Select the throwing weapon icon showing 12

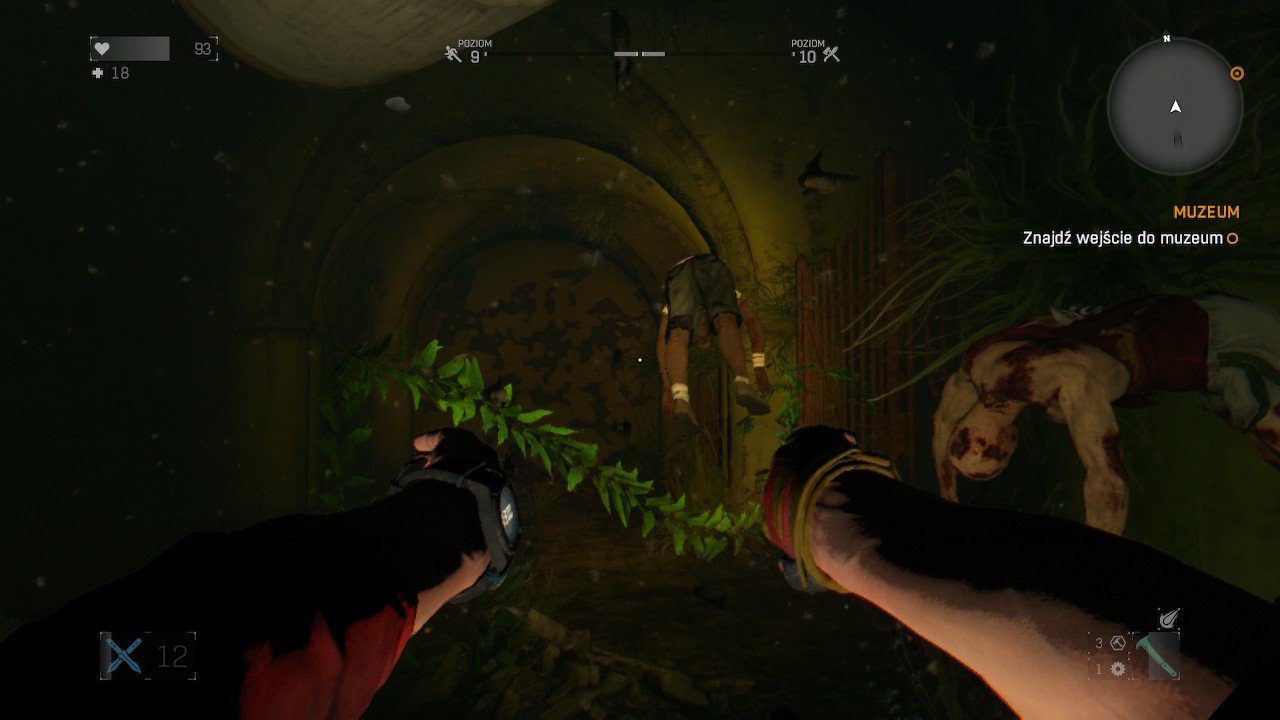point(123,658)
